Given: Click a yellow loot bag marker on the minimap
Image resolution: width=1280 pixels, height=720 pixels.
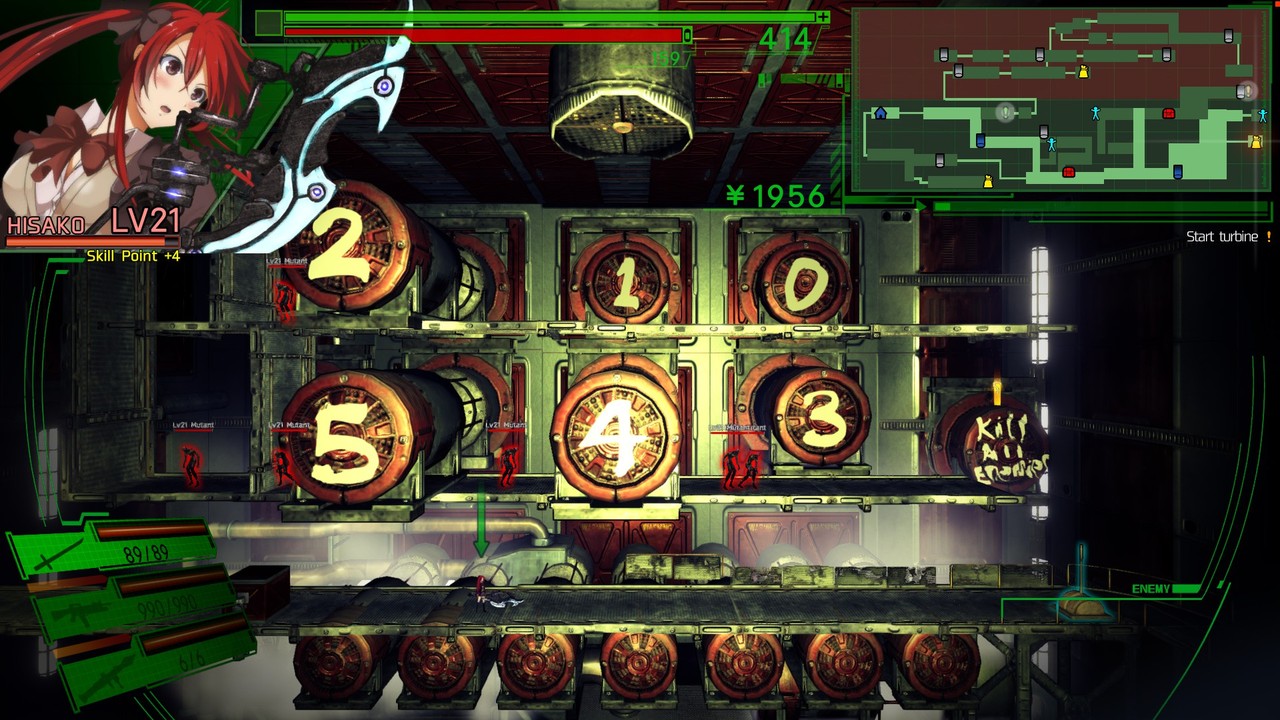Looking at the screenshot, I should click(x=1084, y=72).
